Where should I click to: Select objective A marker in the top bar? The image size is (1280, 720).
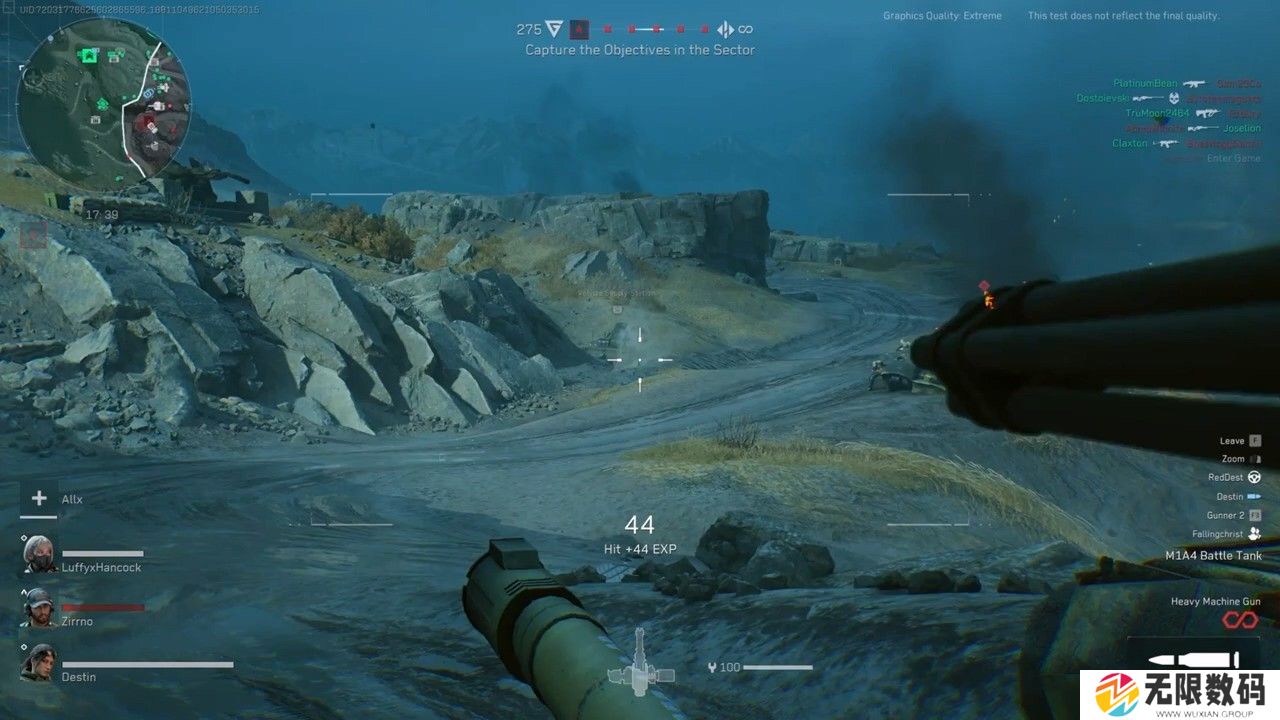click(x=579, y=29)
